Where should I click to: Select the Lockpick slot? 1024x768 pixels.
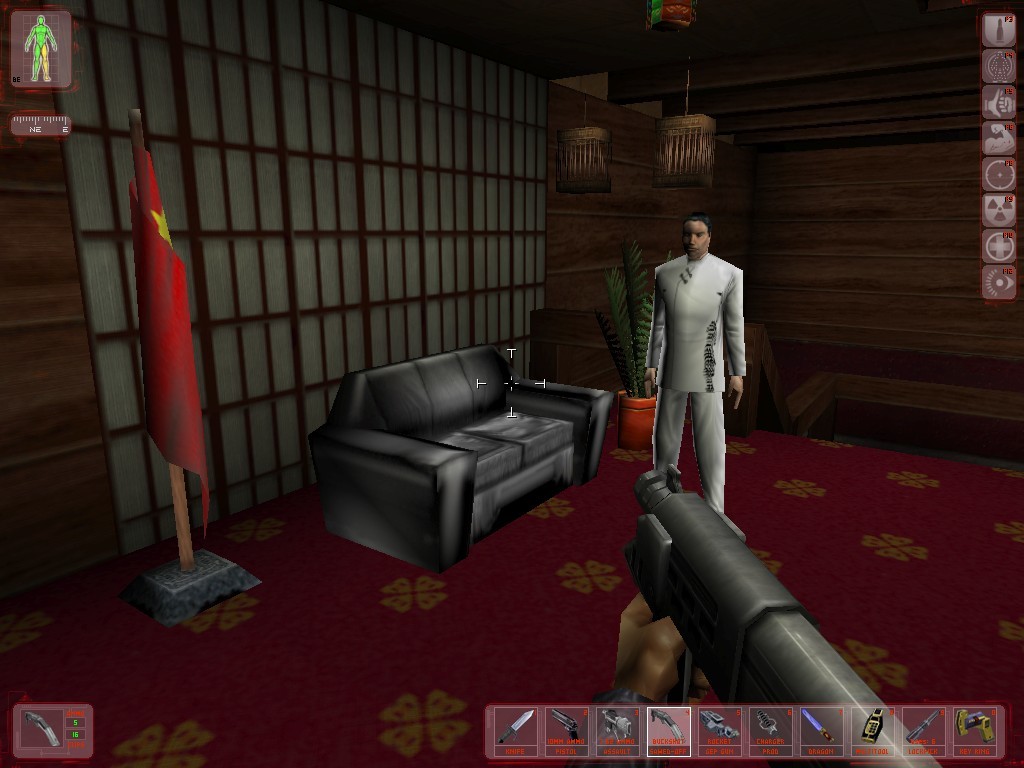(924, 731)
